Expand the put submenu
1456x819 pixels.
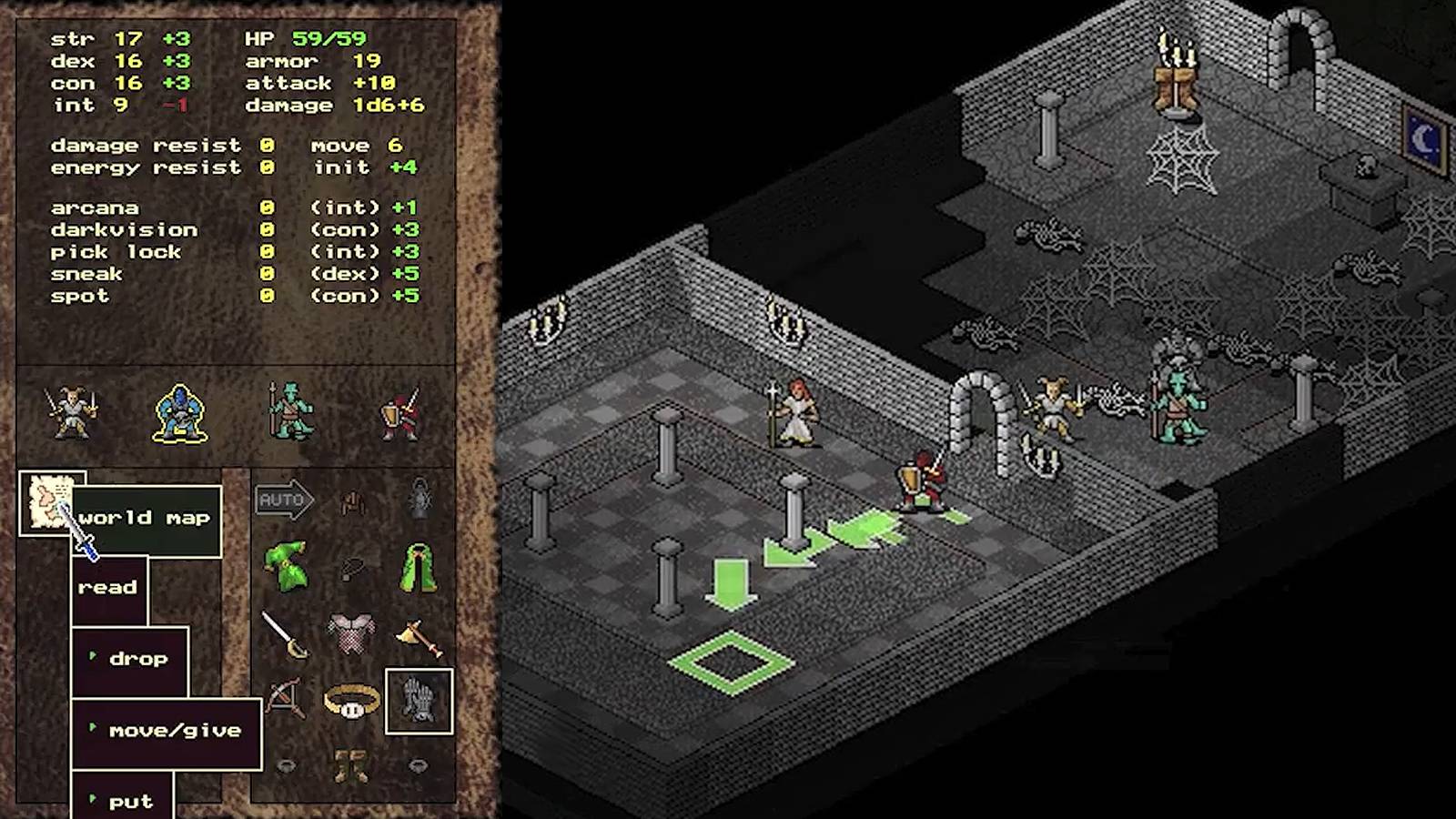132,799
